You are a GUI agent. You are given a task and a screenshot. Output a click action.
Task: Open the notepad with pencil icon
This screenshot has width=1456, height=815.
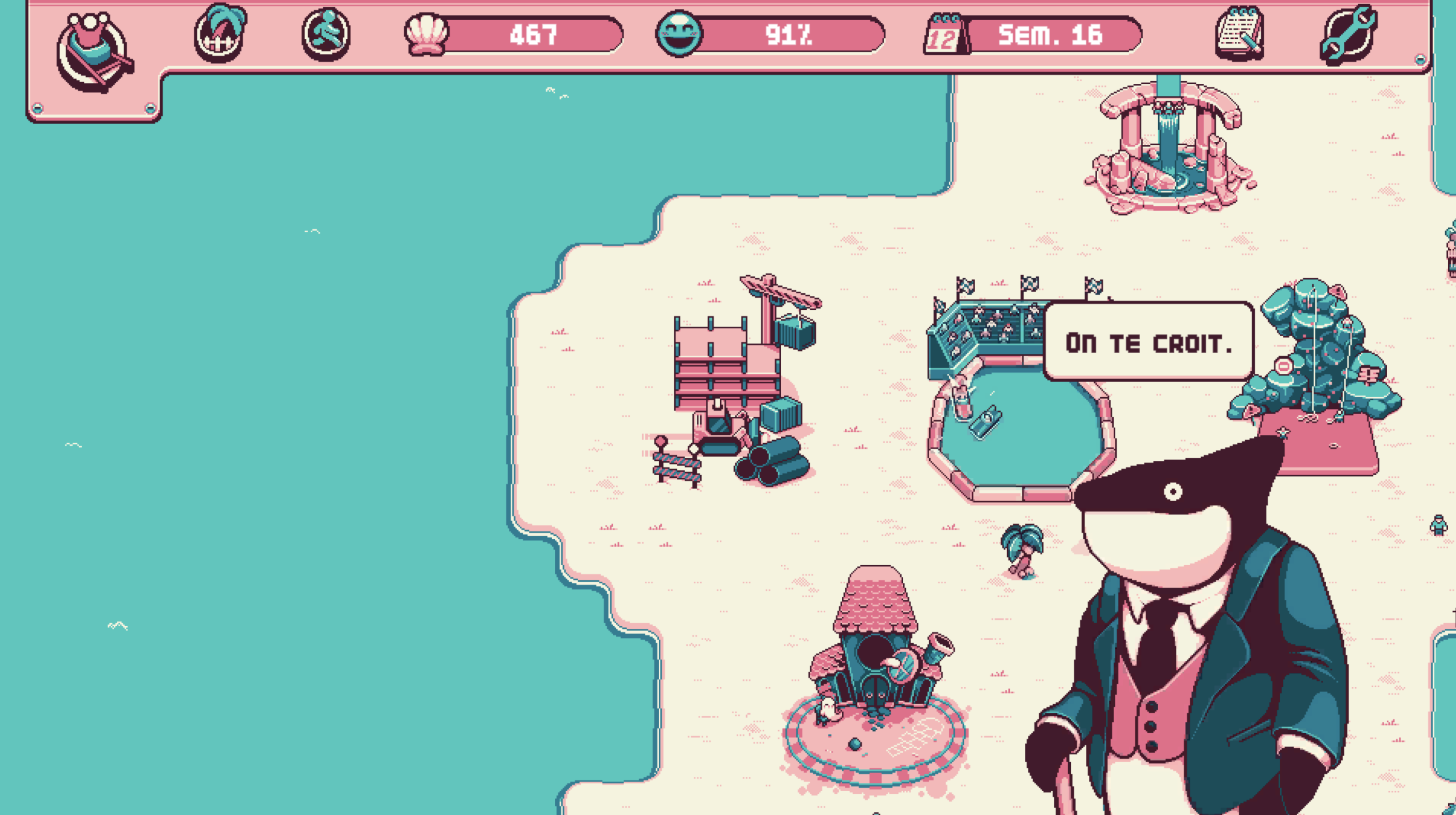1239,33
